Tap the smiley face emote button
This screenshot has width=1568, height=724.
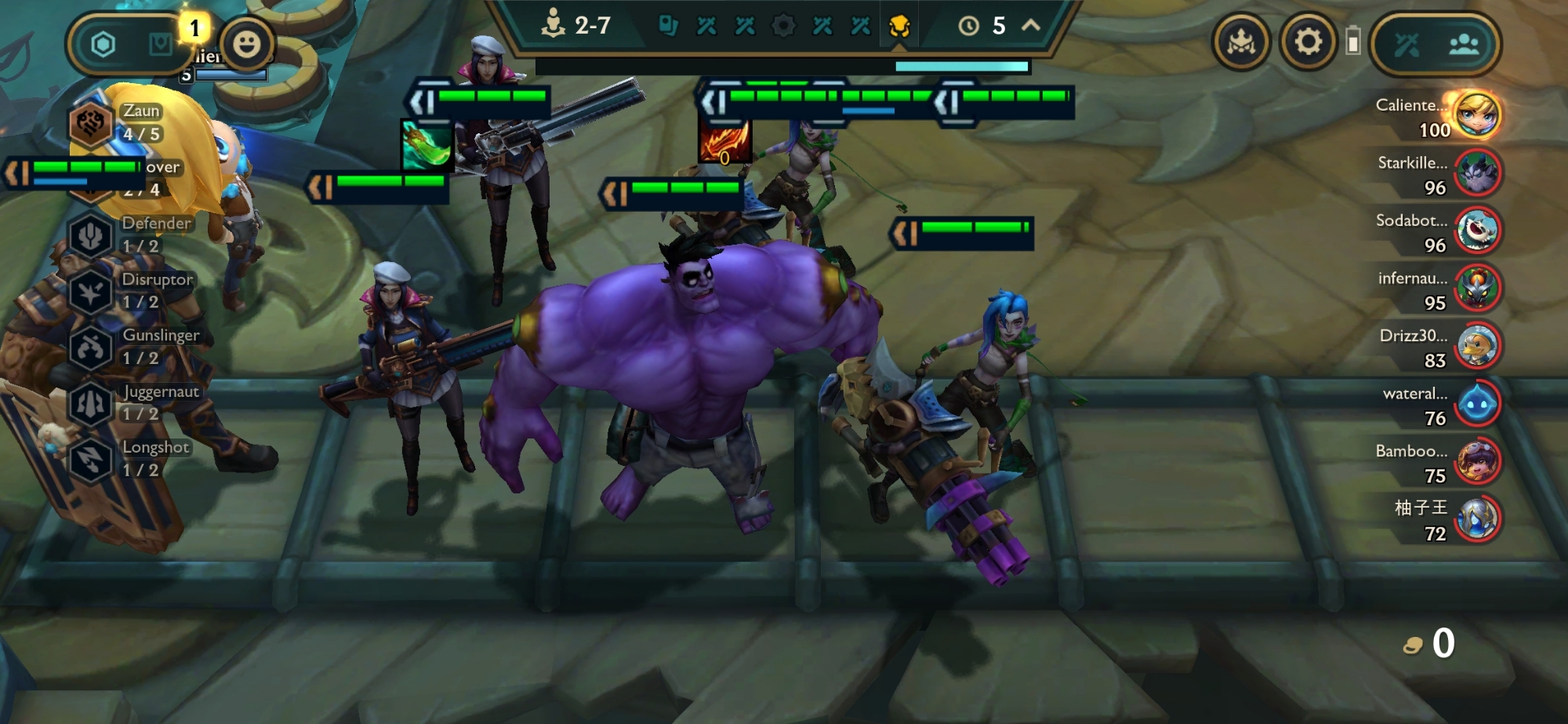246,44
